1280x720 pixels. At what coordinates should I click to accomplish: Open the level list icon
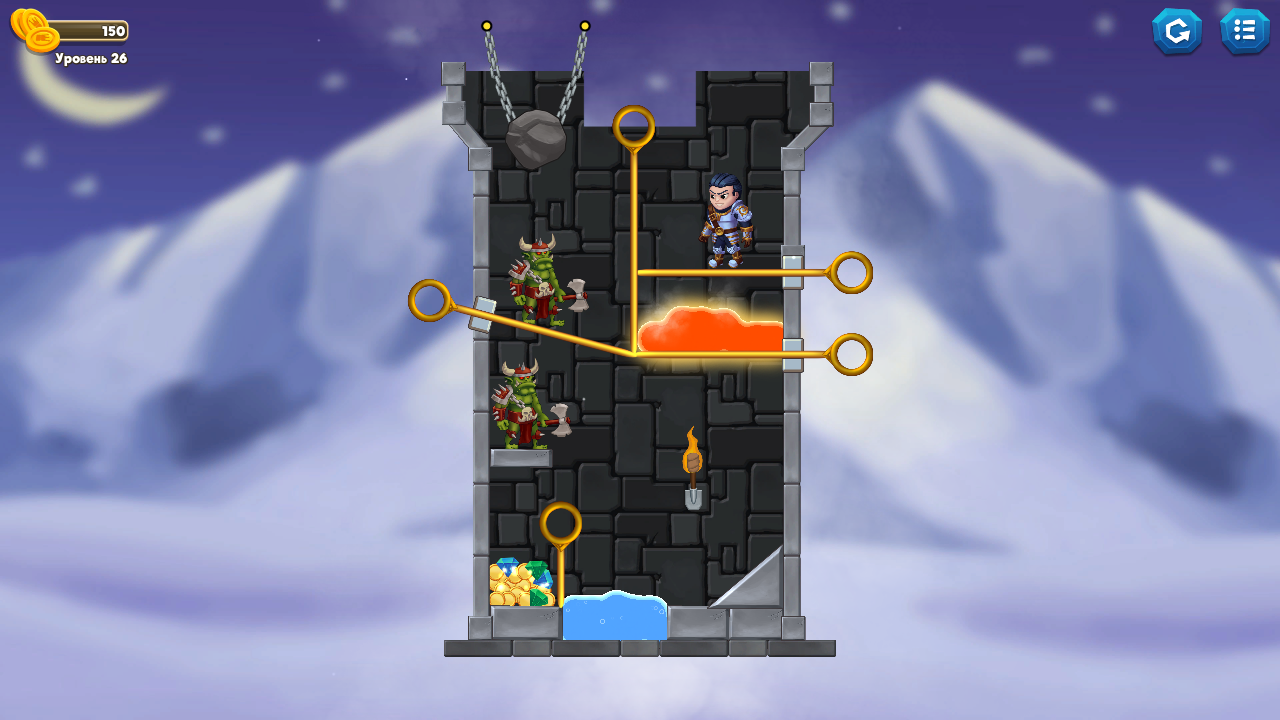[x=1245, y=30]
